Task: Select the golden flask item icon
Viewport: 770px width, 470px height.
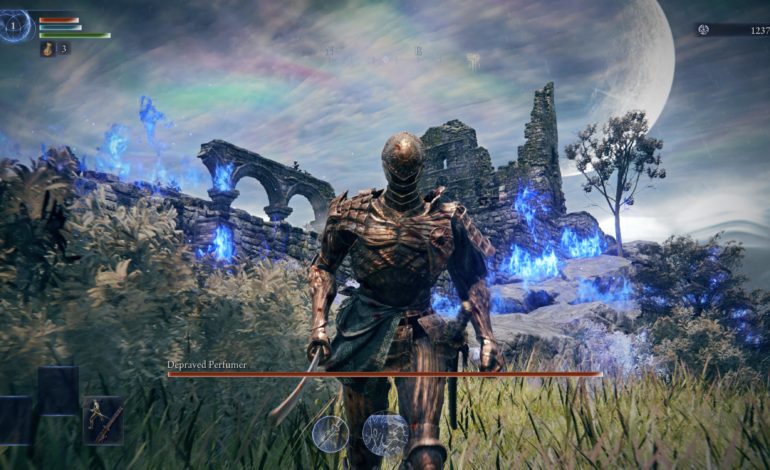Action: (47, 48)
